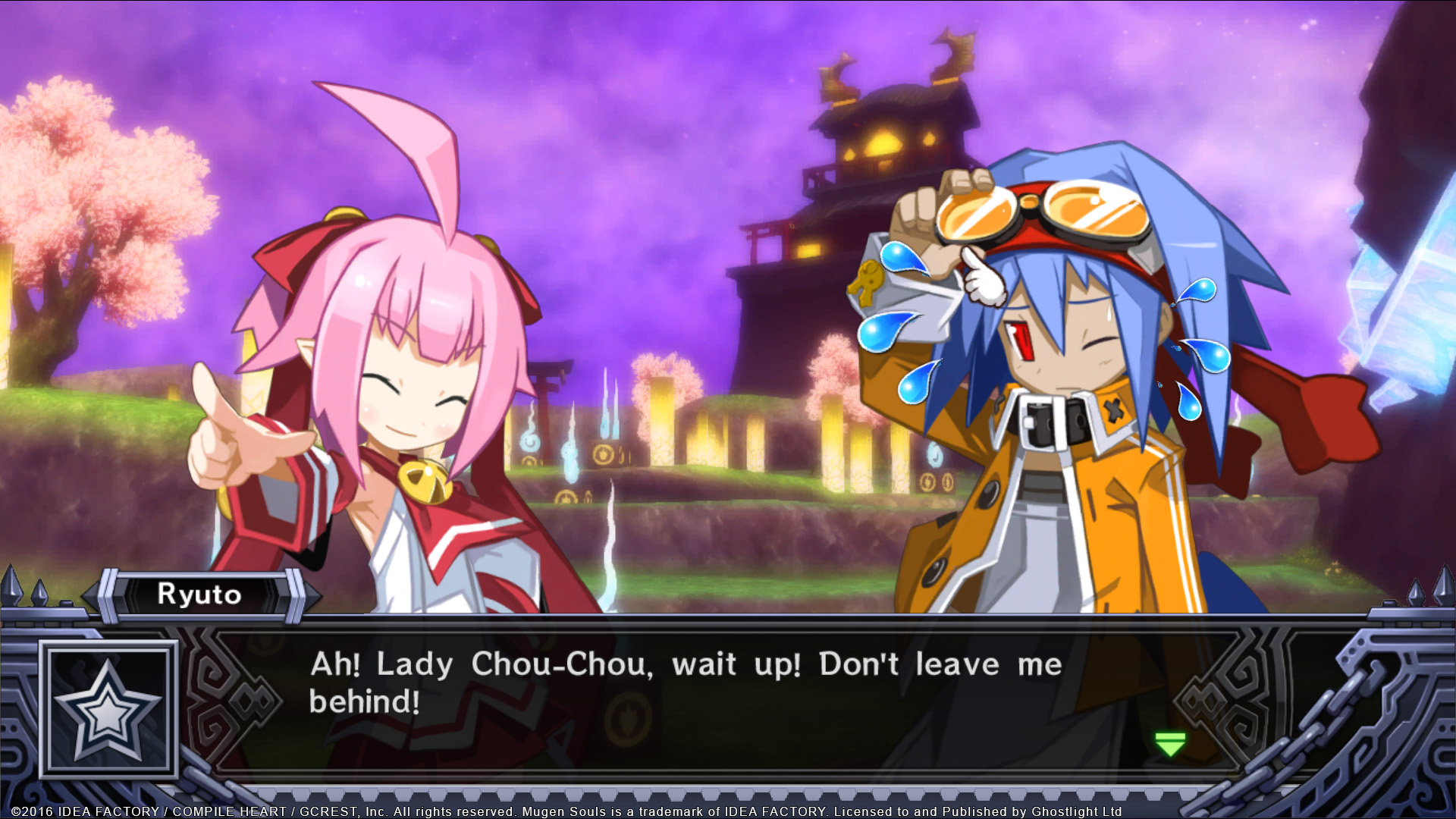Click the dialogue text line starting with Ah!
Image resolution: width=1456 pixels, height=819 pixels.
[x=682, y=665]
